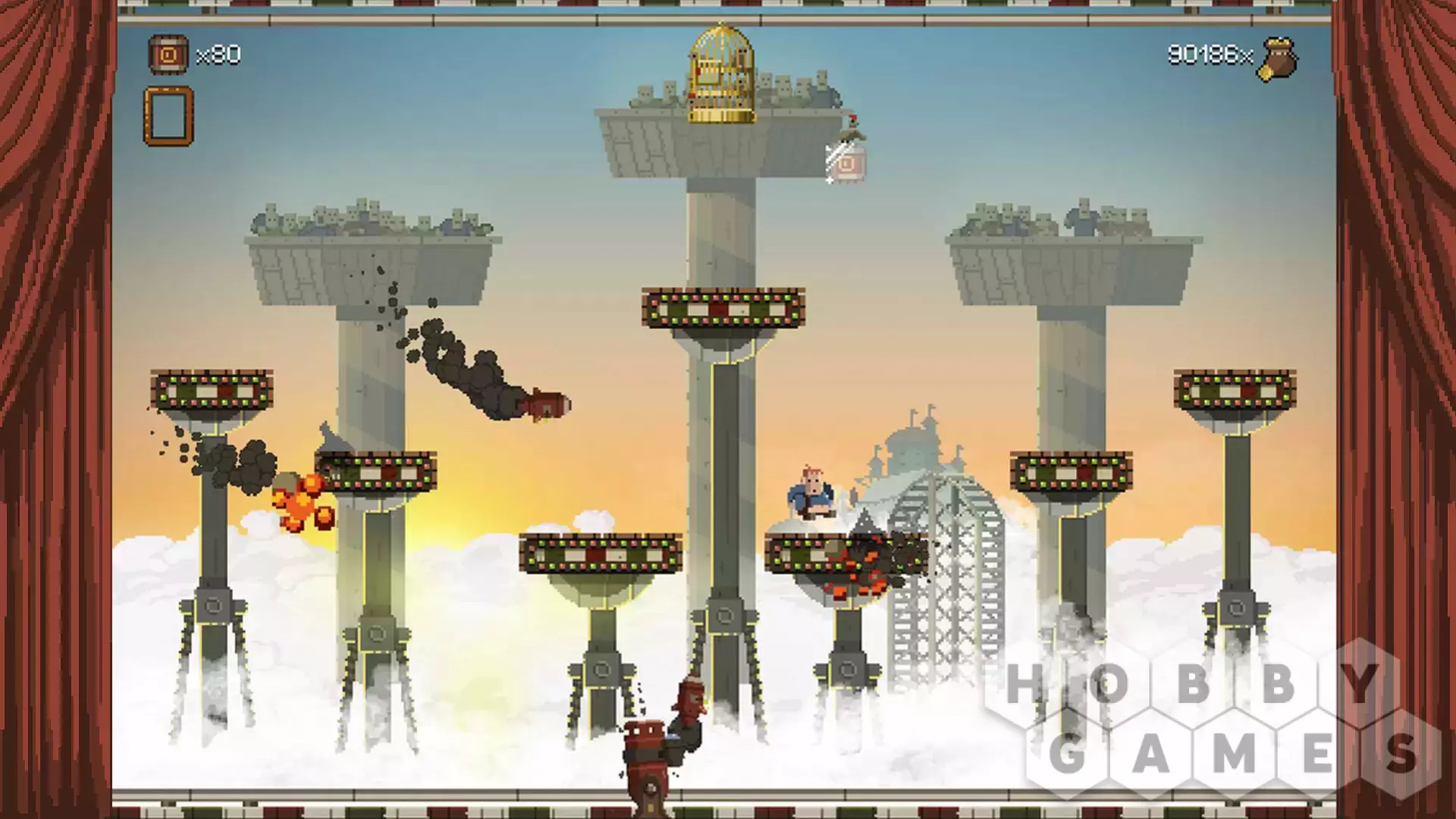Select the empty power-up item frame
Viewport: 1456px width, 819px height.
(x=168, y=116)
